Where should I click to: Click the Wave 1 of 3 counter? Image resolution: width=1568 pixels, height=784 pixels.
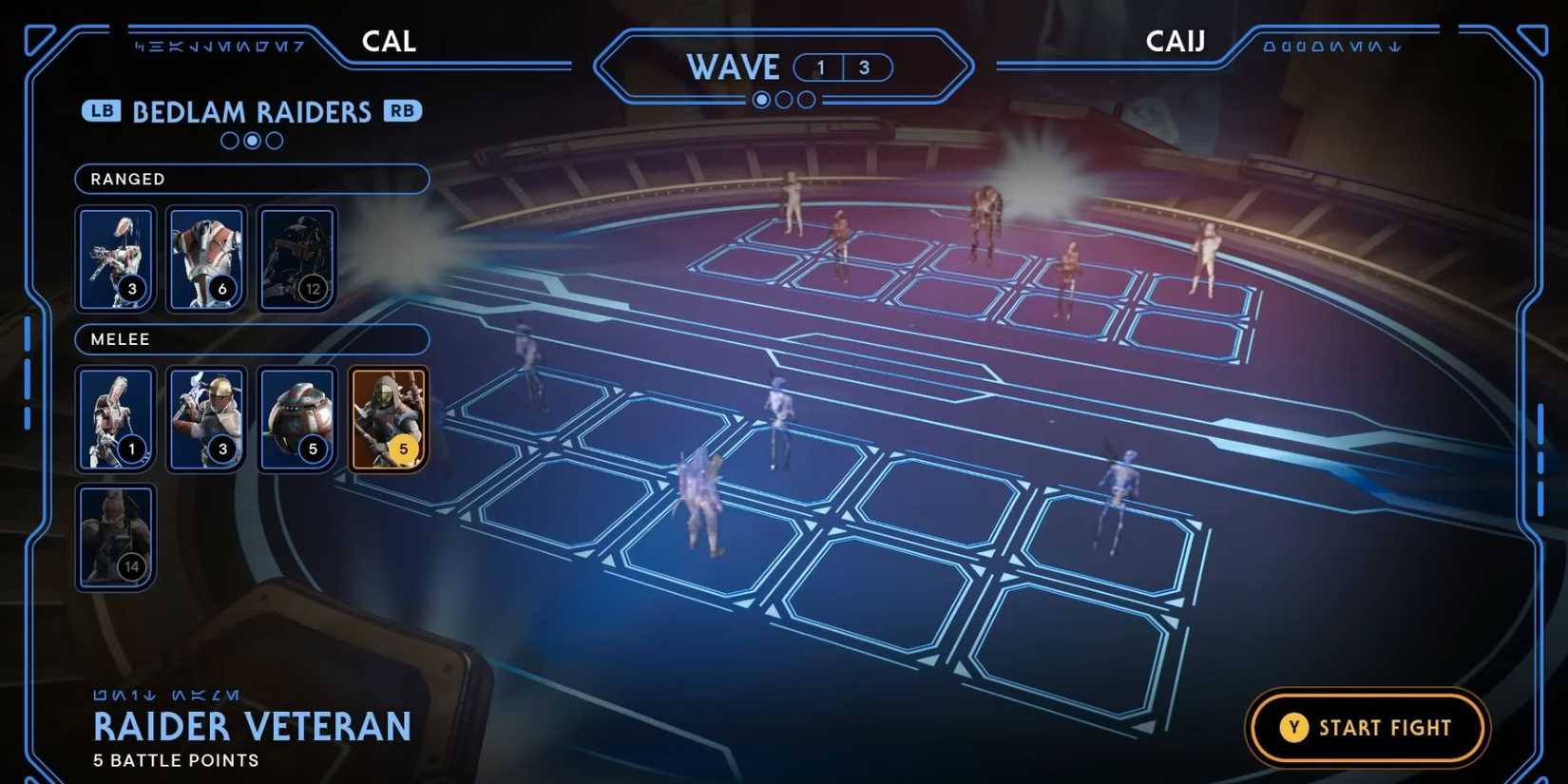pos(845,67)
